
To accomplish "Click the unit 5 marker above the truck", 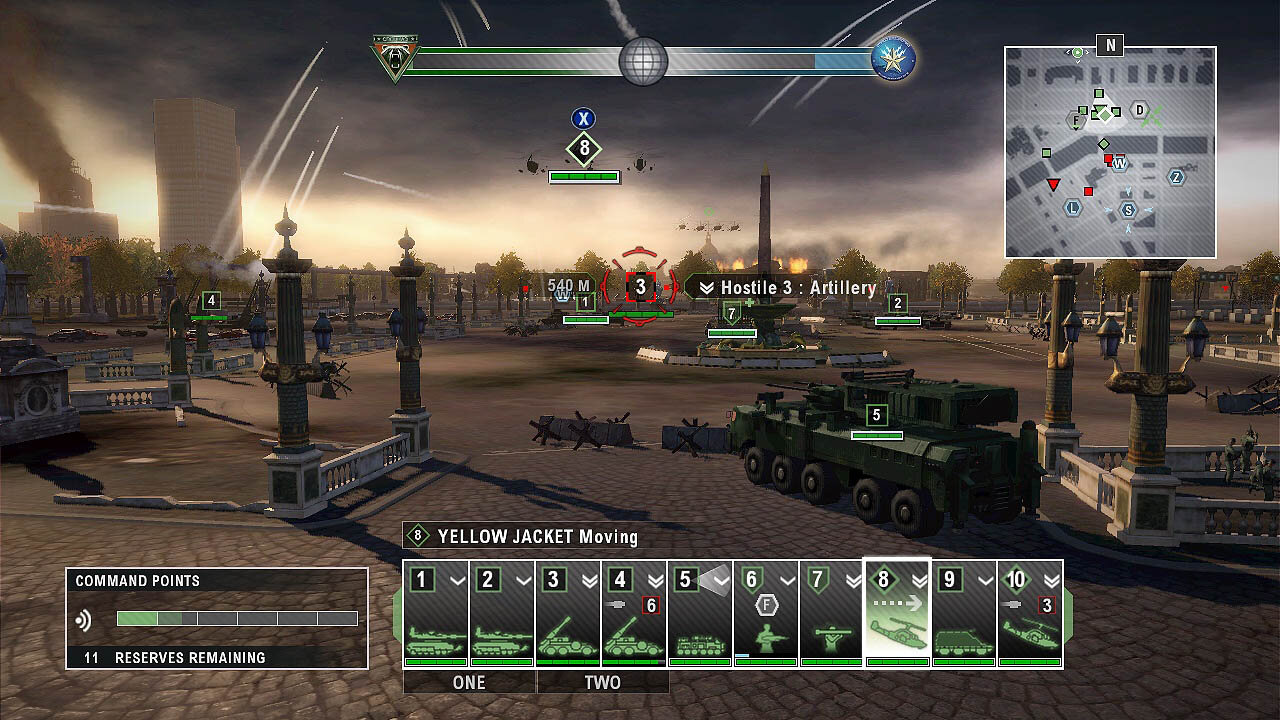I will [x=876, y=415].
